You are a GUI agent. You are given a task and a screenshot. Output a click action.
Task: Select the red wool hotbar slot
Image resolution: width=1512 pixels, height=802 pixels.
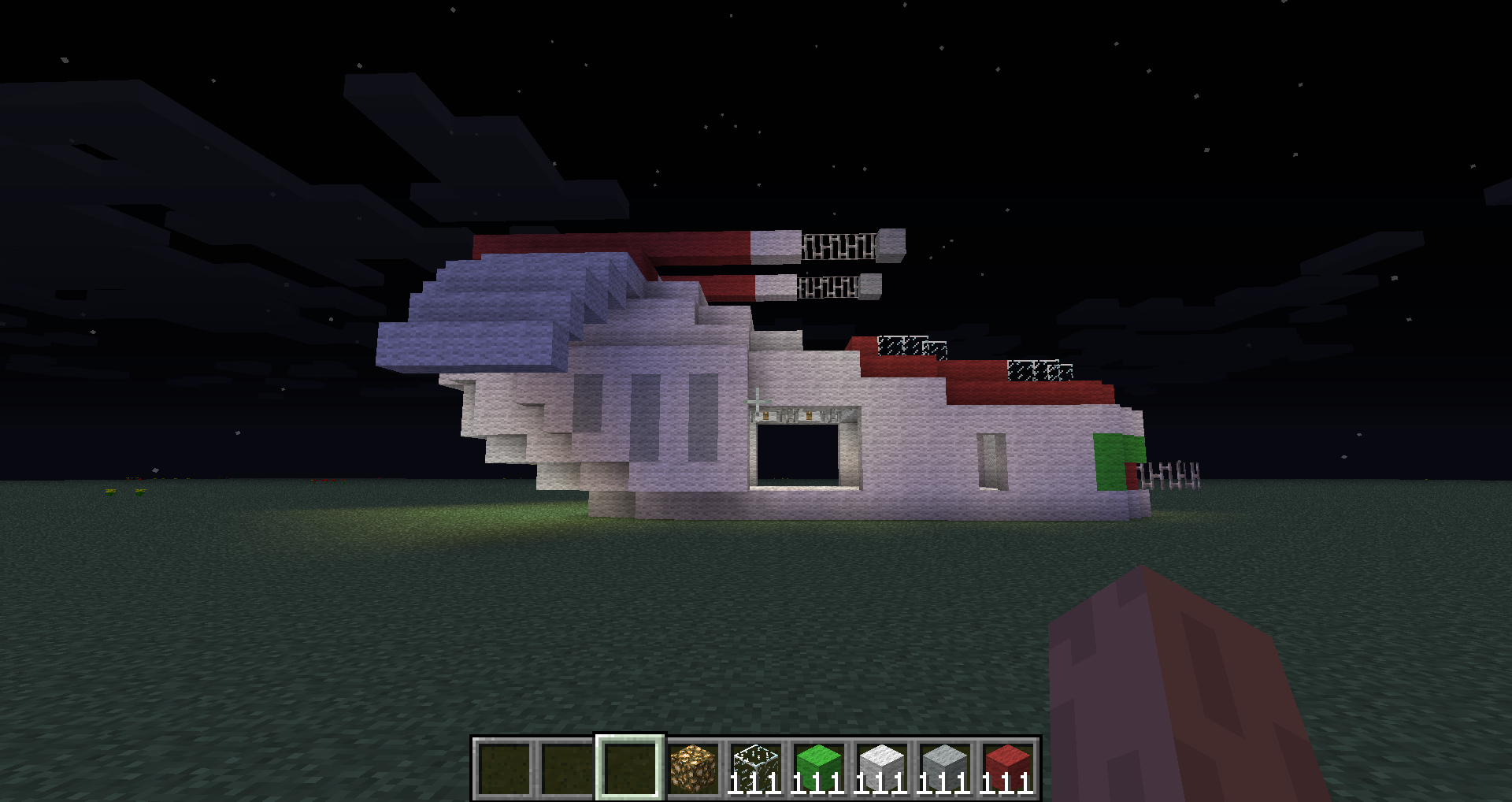1008,768
